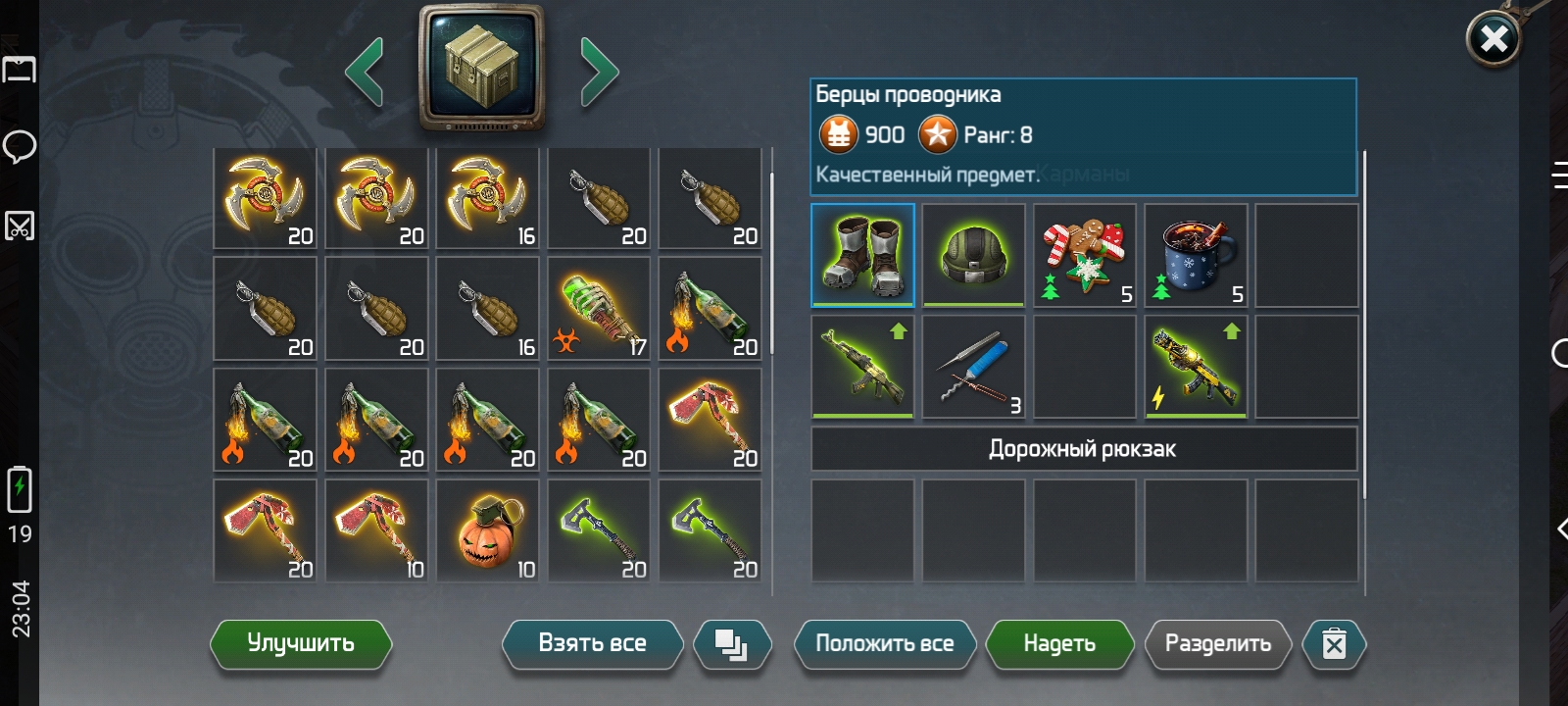Viewport: 1568px width, 706px height.
Task: Split the stack with Разделить
Action: pyautogui.click(x=1217, y=644)
